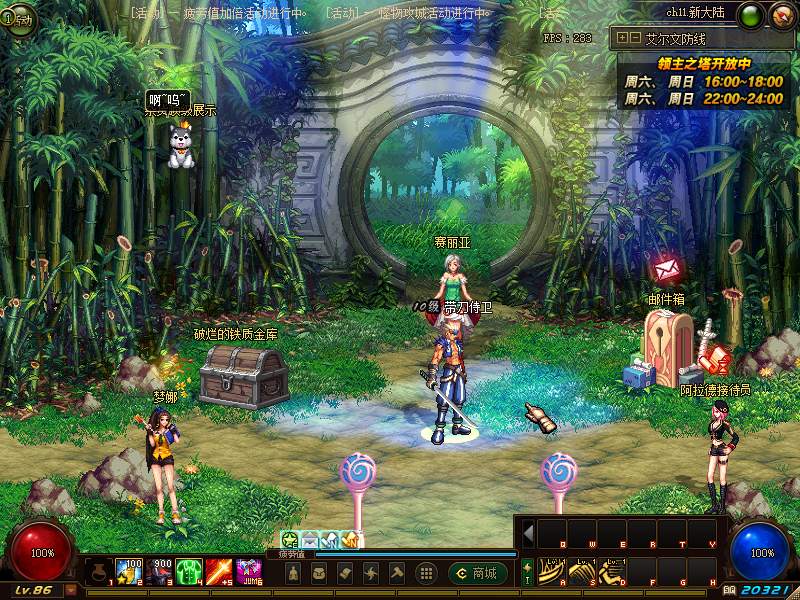Collapse the minimap with the minus button
The height and width of the screenshot is (600, 800).
pyautogui.click(x=634, y=38)
